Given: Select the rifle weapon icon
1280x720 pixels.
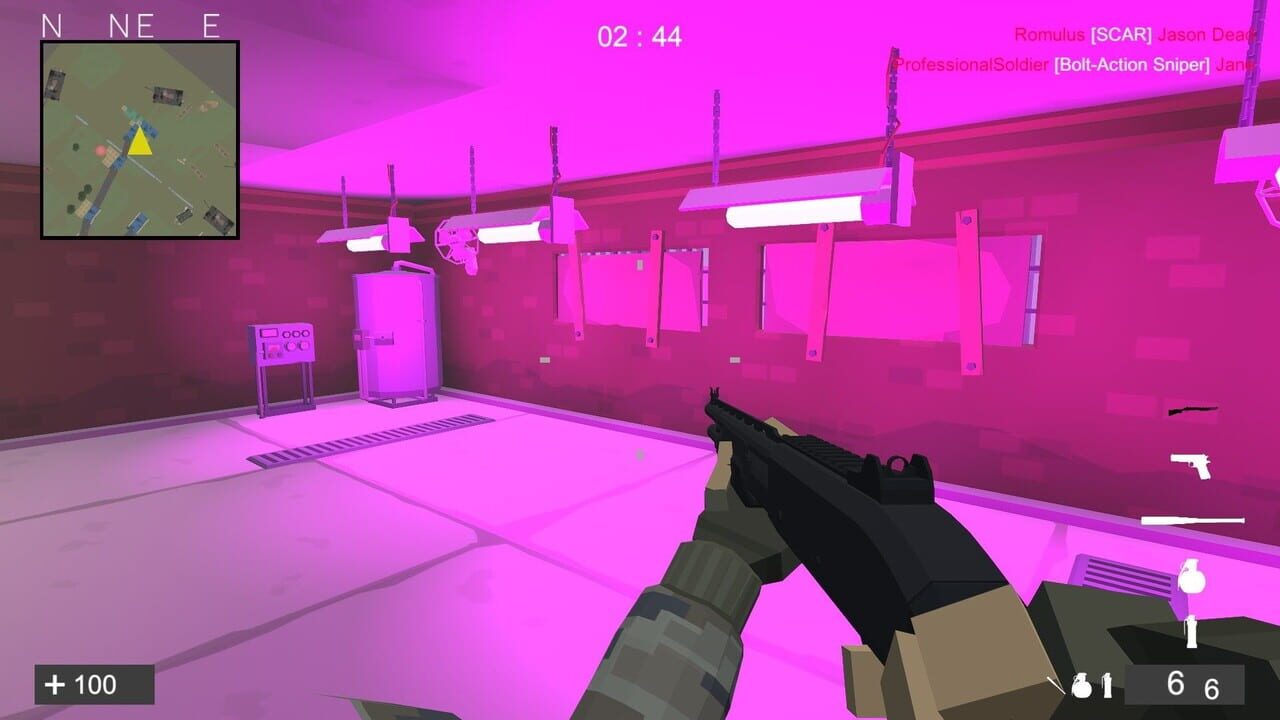Looking at the screenshot, I should pos(1193,410).
